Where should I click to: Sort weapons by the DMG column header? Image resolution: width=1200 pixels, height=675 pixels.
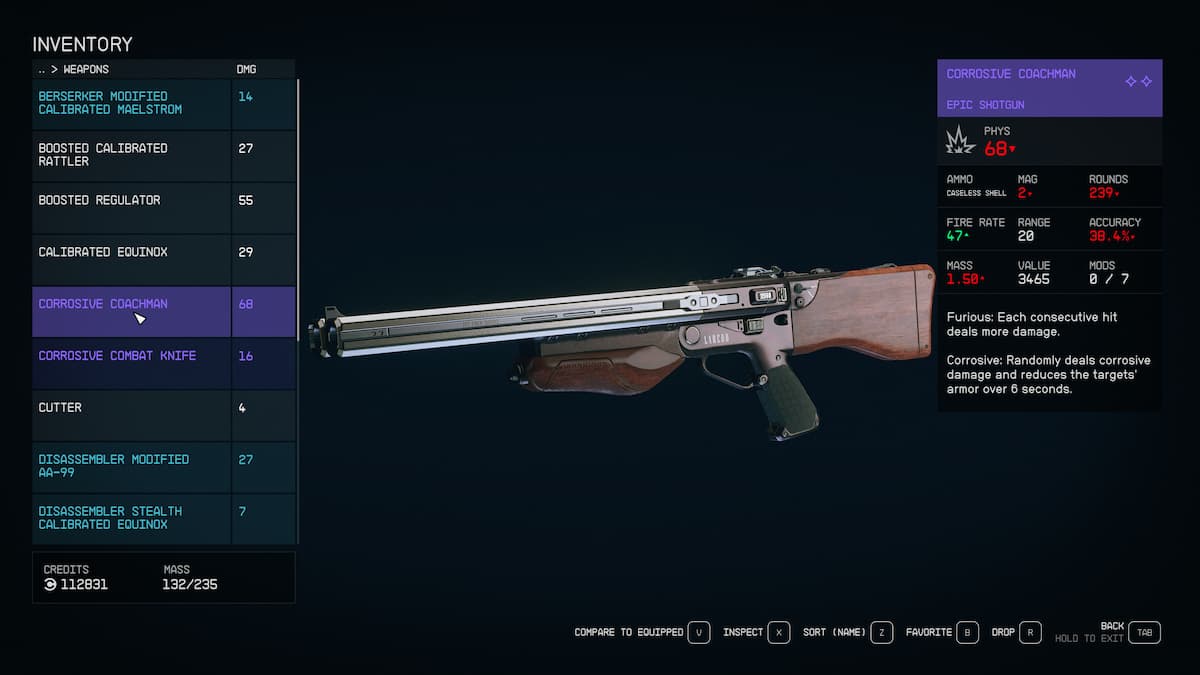pyautogui.click(x=247, y=69)
